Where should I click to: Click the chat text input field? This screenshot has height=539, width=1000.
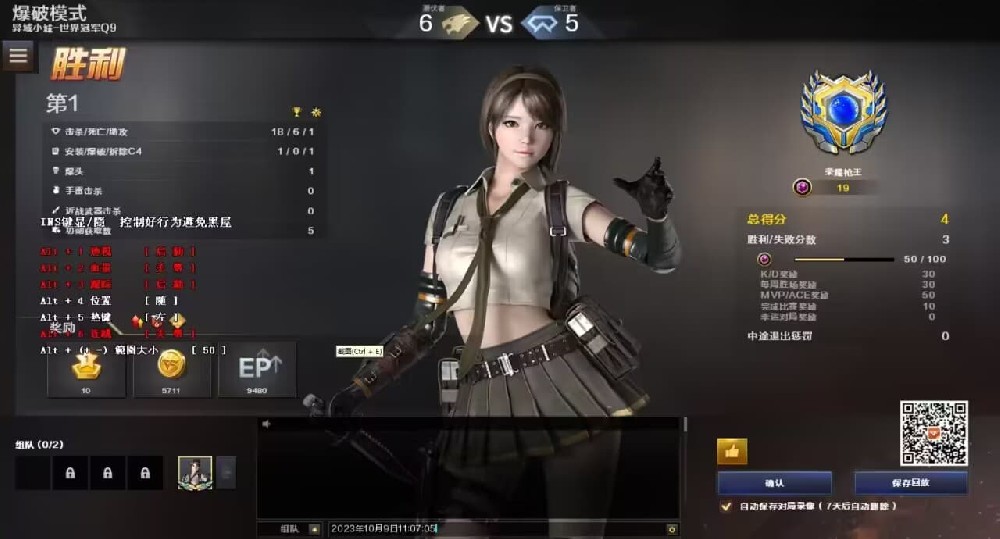tap(495, 528)
